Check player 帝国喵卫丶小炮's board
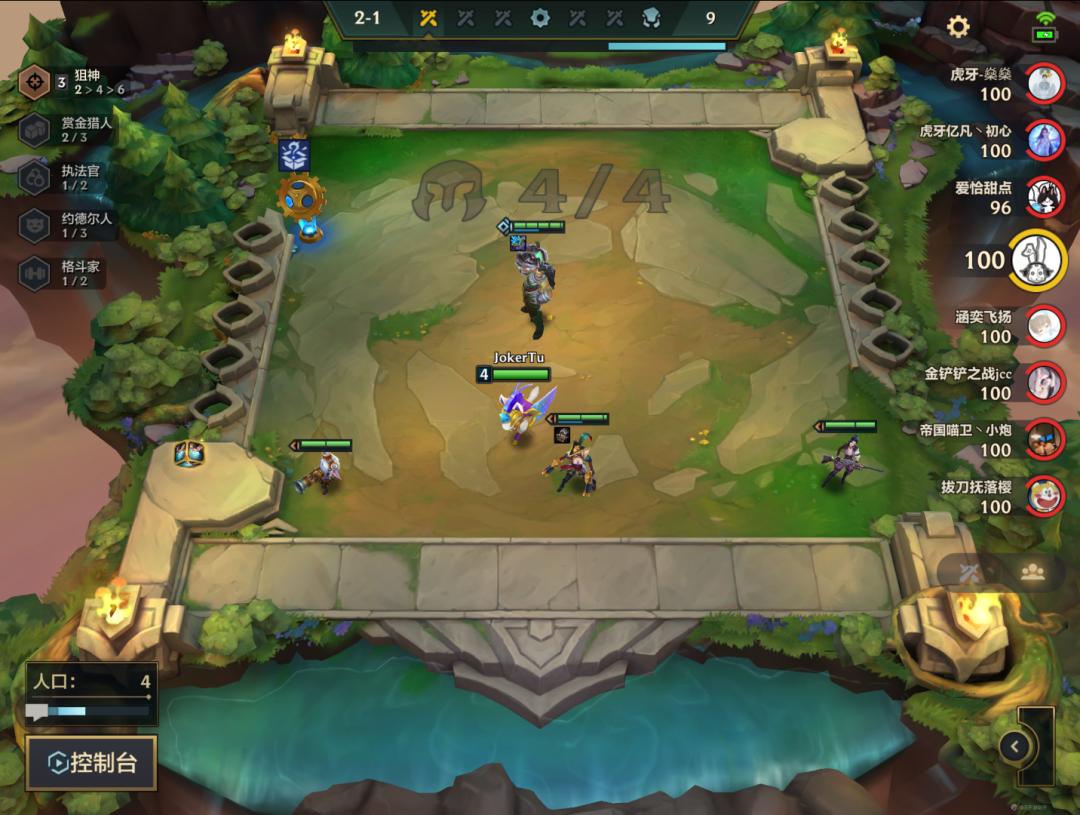Viewport: 1080px width, 815px height. 1045,439
